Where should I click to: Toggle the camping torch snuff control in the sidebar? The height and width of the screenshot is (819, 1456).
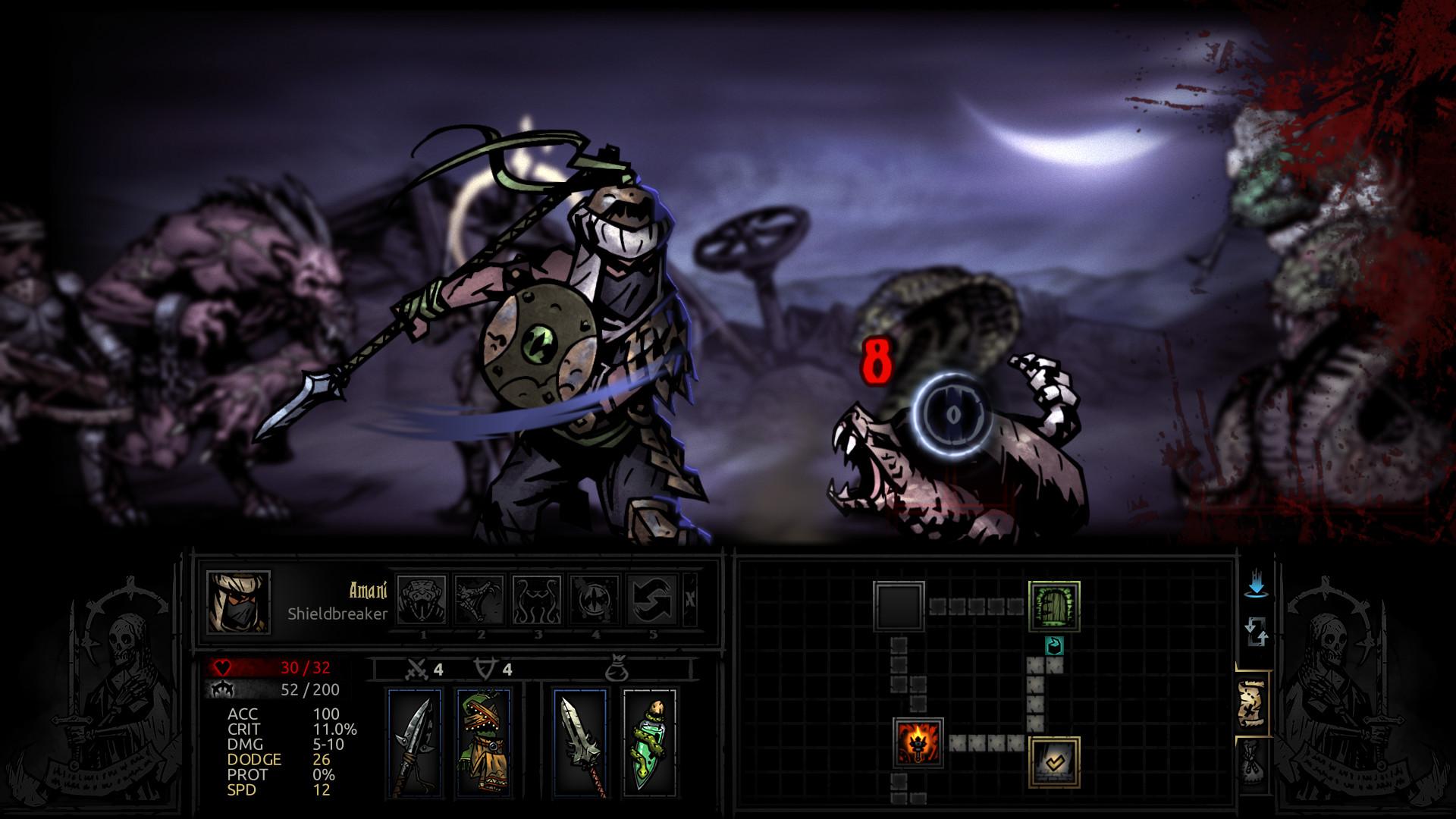1255,595
